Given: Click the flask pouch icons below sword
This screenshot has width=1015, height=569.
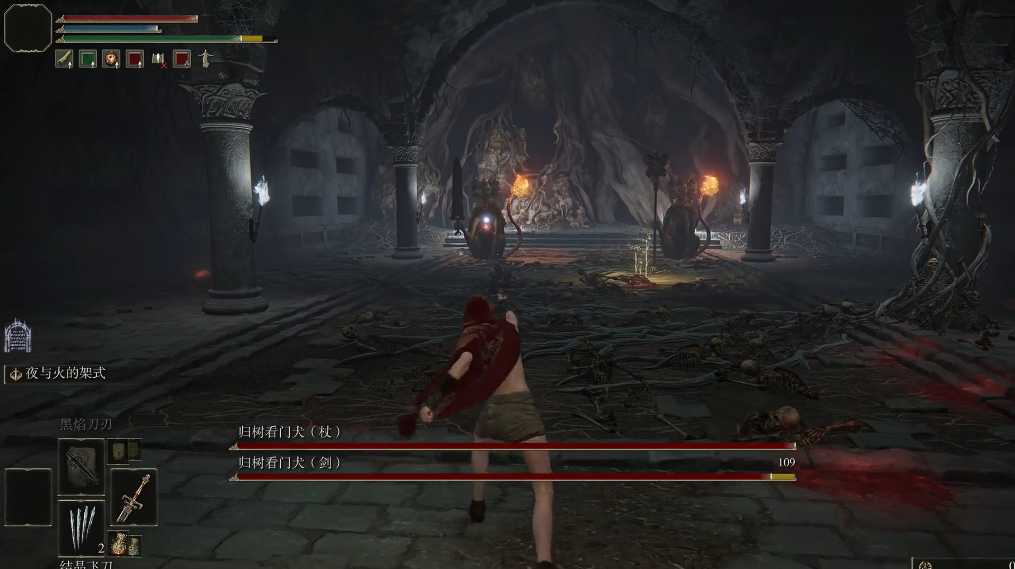Looking at the screenshot, I should tap(126, 545).
